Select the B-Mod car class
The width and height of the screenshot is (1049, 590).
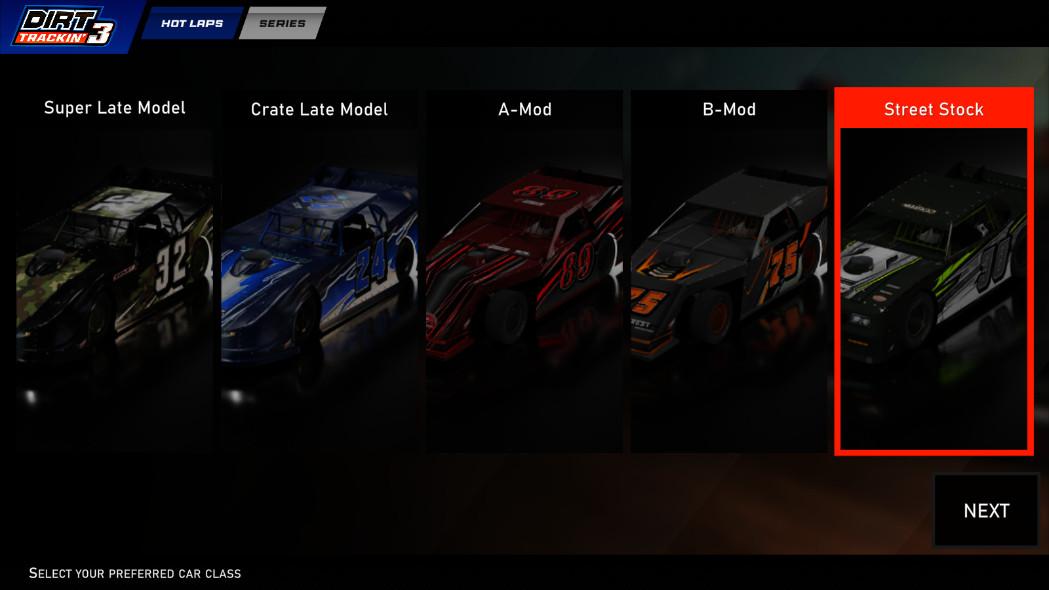(728, 270)
